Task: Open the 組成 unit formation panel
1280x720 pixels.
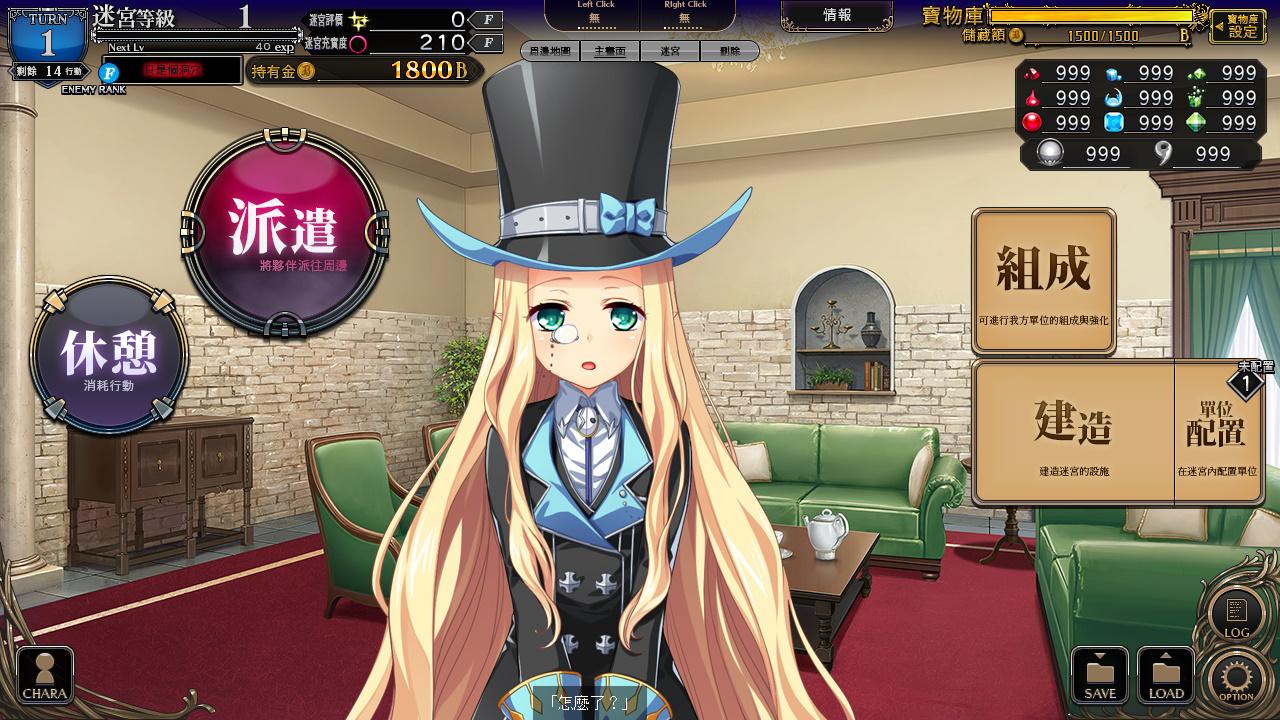Action: coord(1043,281)
